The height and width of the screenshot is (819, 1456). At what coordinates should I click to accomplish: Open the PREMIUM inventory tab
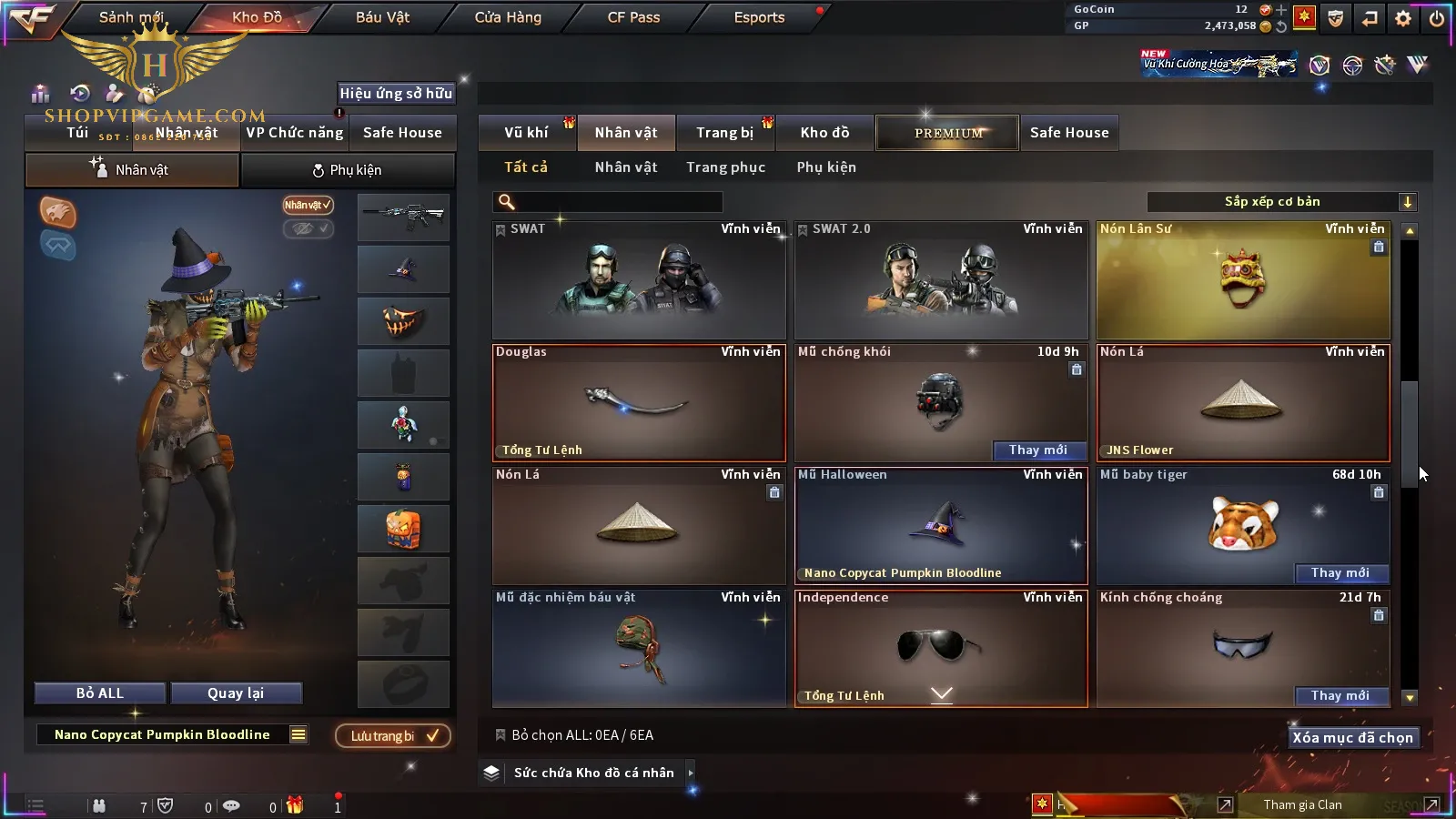(x=948, y=133)
